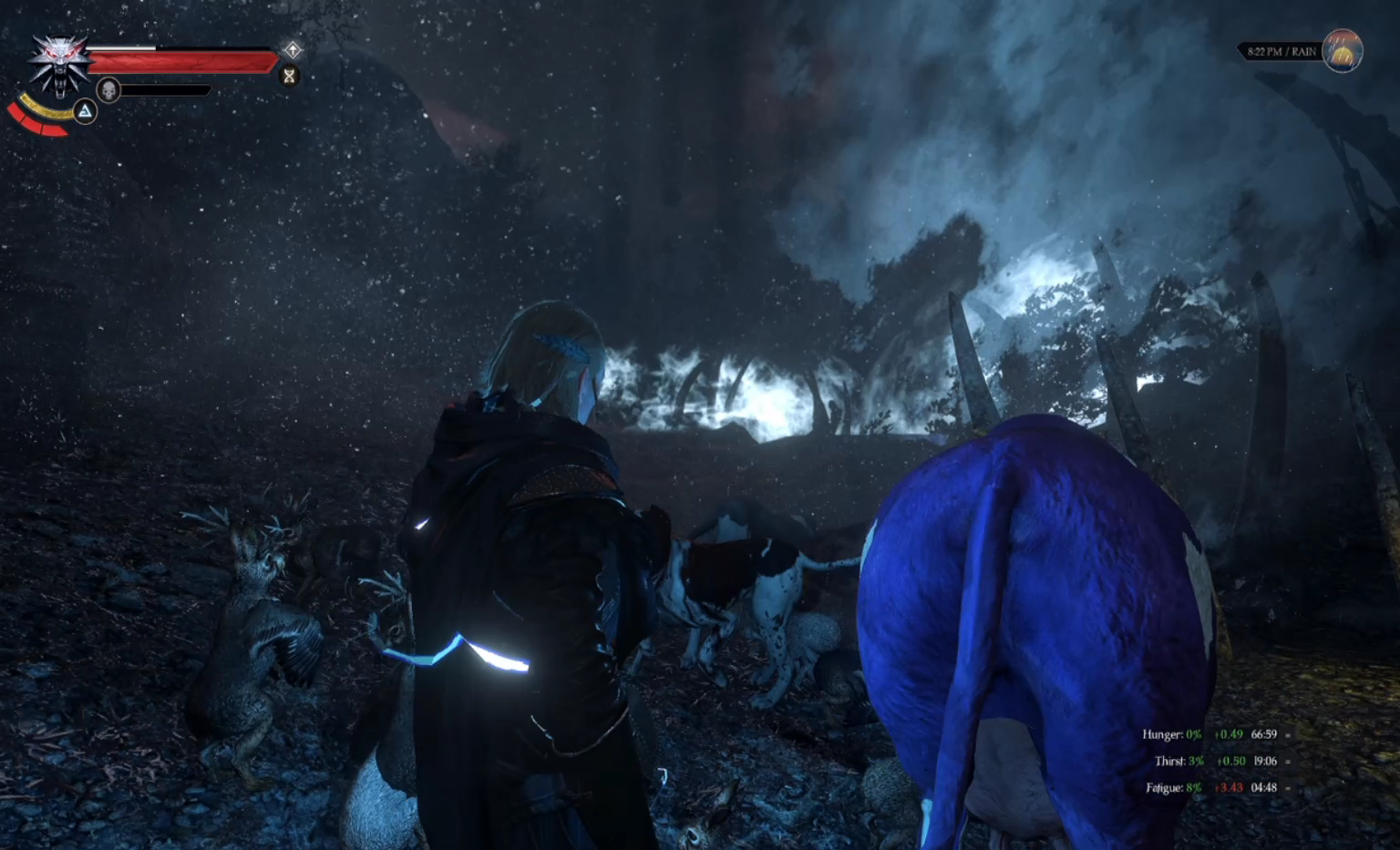1400x850 pixels.
Task: Select the triangle sign icon
Action: 85,112
